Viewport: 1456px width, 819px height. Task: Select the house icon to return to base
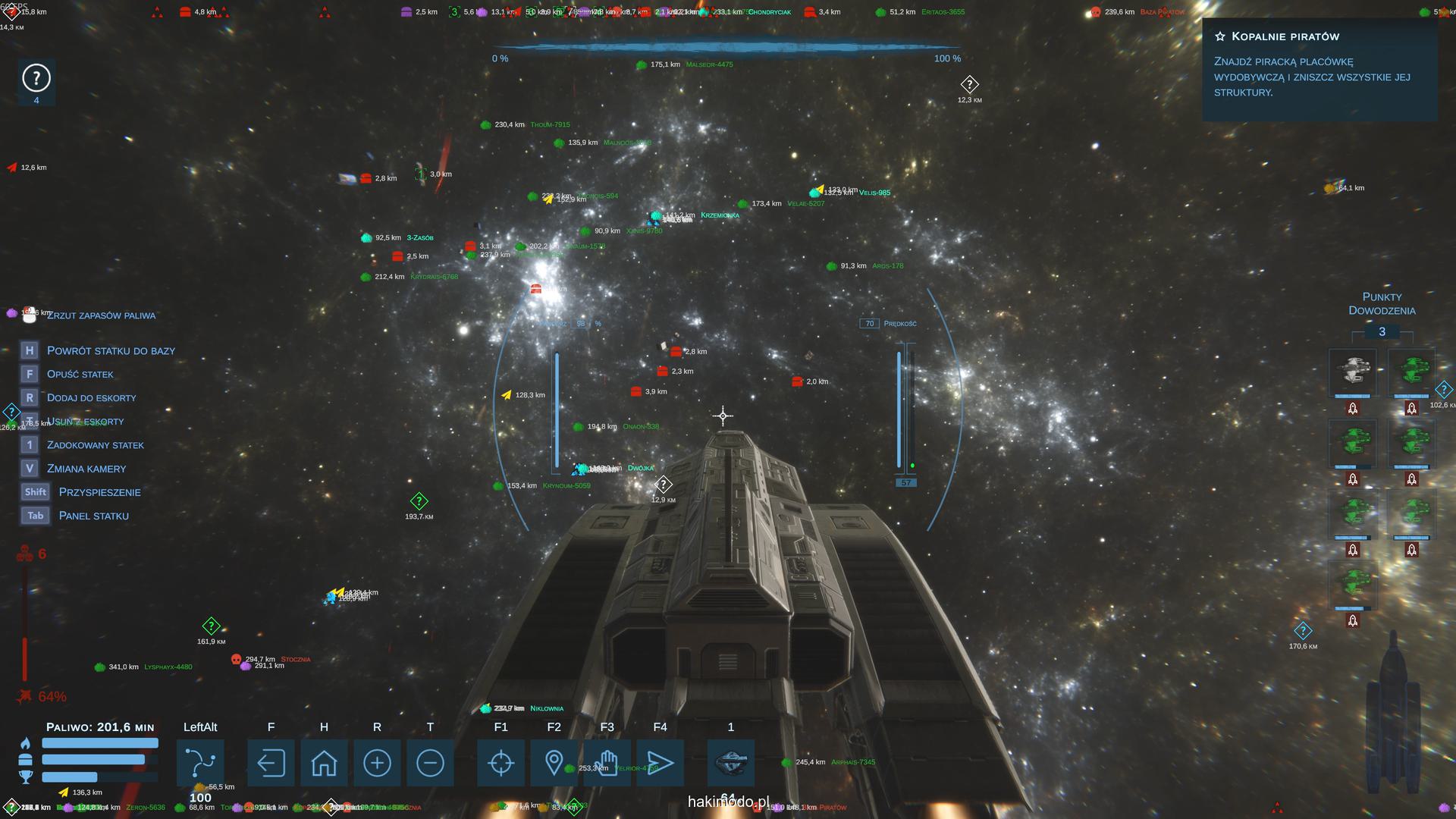coord(324,762)
